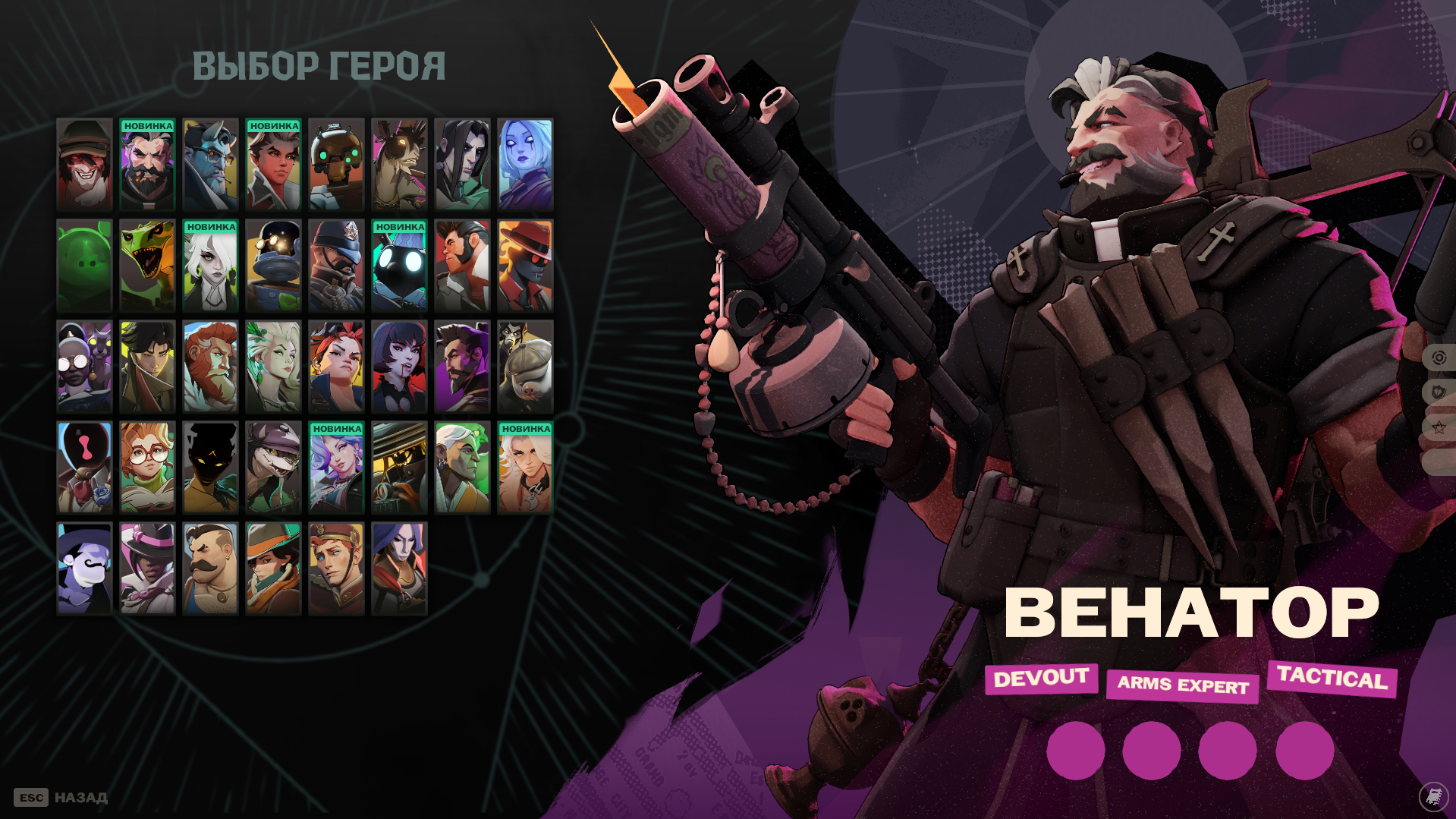Select the dark balloon-faced hero in the fourth row
This screenshot has width=1456, height=819.
(209, 466)
